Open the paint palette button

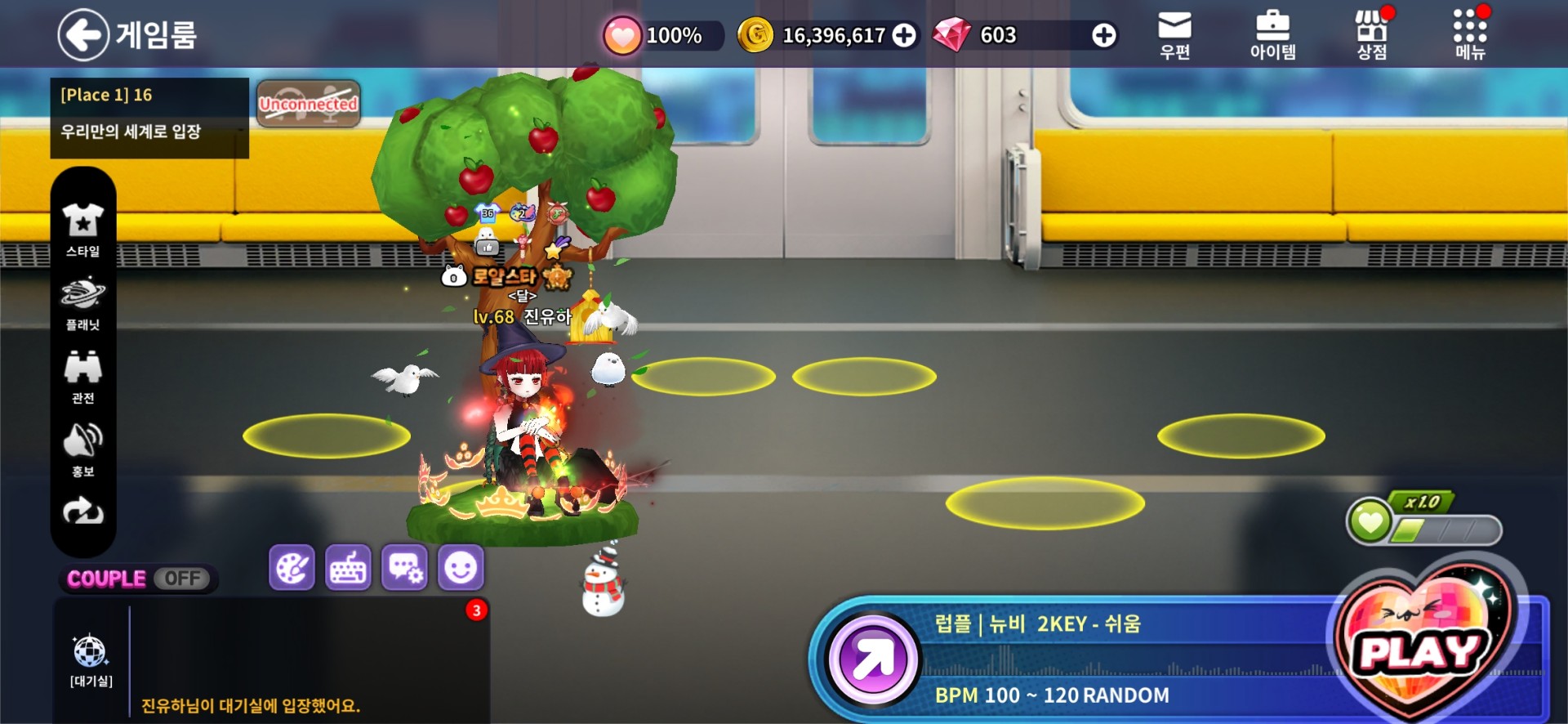click(292, 568)
